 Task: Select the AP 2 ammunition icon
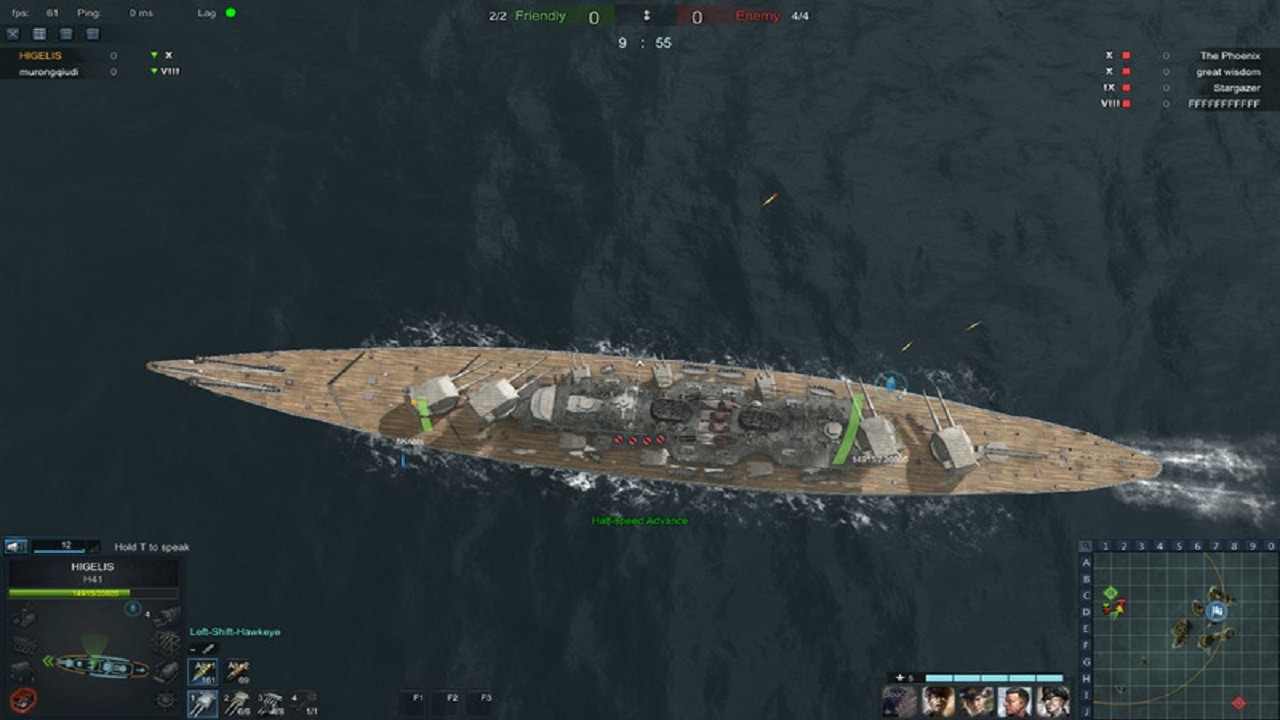[x=238, y=672]
